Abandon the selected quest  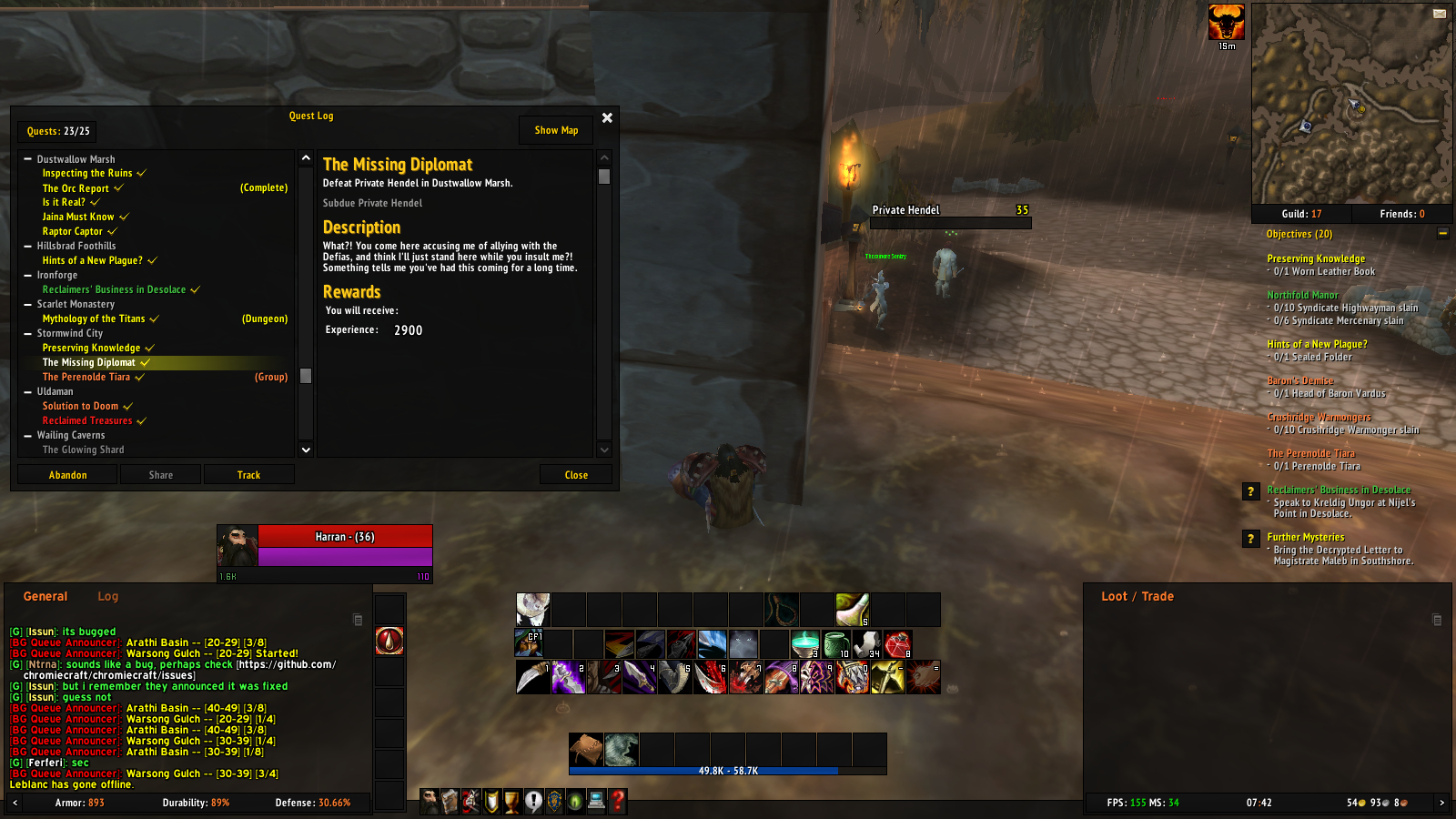66,474
